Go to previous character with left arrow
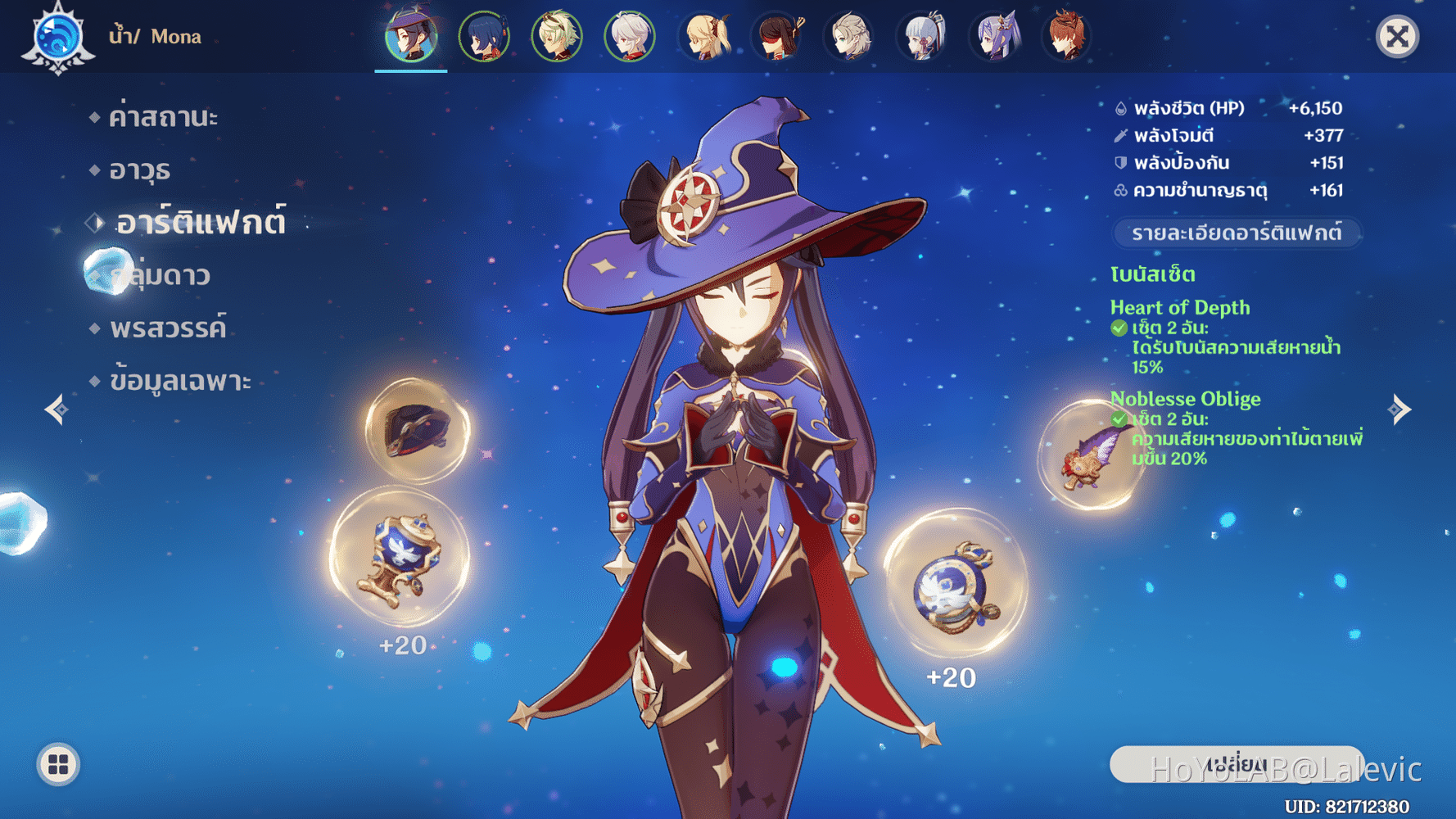This screenshot has width=1456, height=819. pos(56,409)
